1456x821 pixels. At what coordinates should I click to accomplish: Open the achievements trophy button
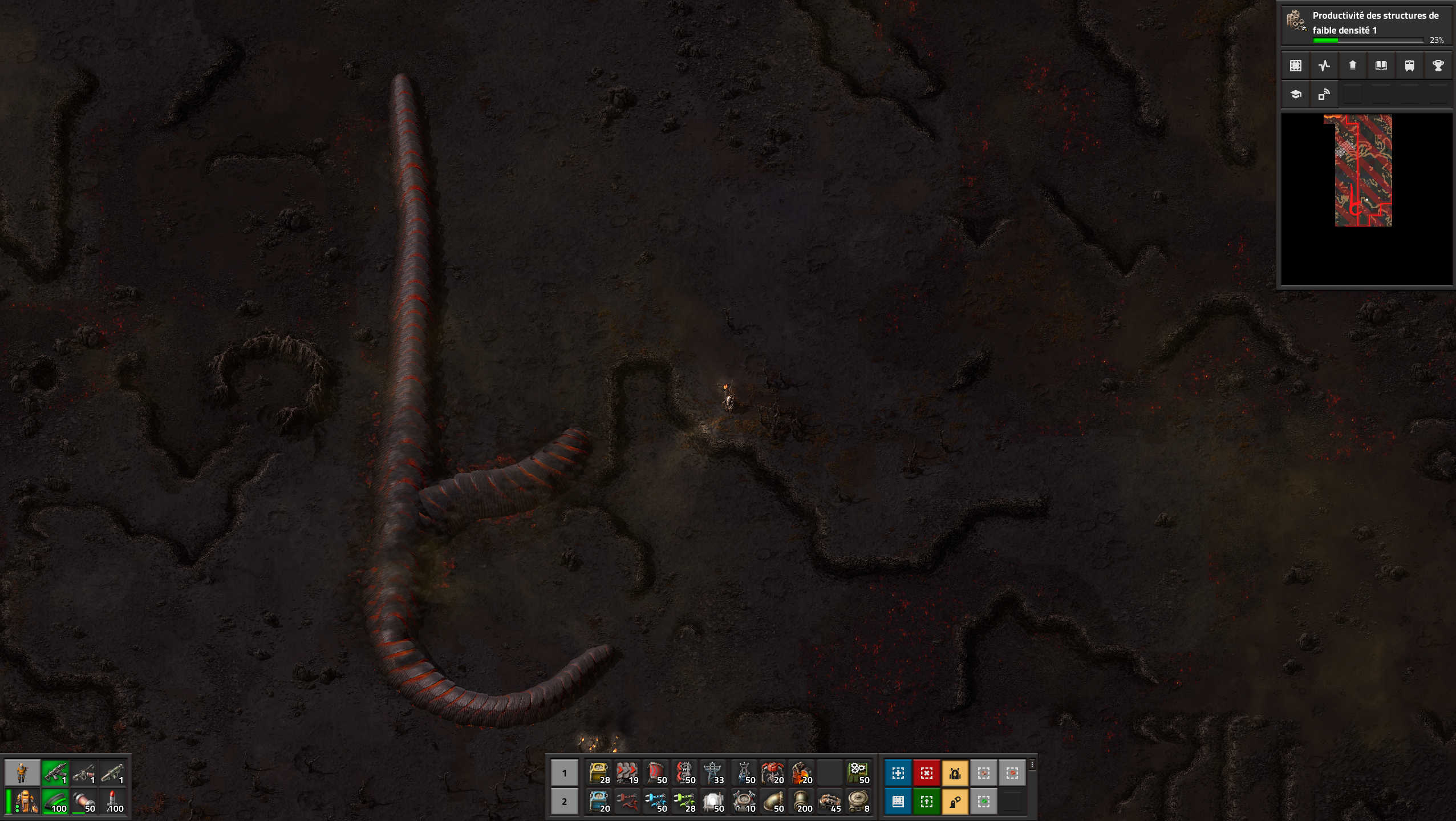pyautogui.click(x=1438, y=66)
